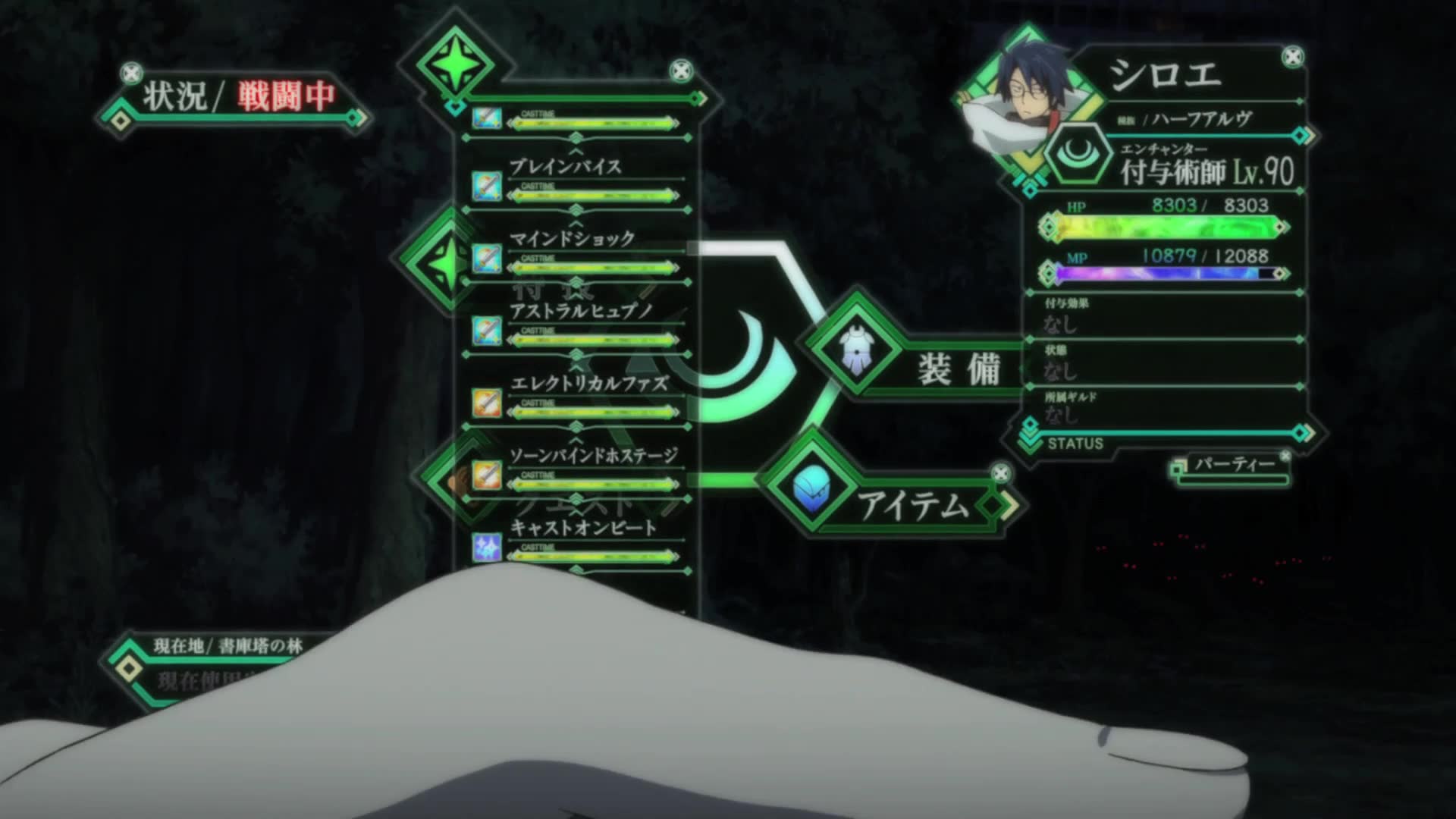Screen dimensions: 1456x819
Task: Cast the エレクトリカルファズ skill
Action: pos(588,384)
